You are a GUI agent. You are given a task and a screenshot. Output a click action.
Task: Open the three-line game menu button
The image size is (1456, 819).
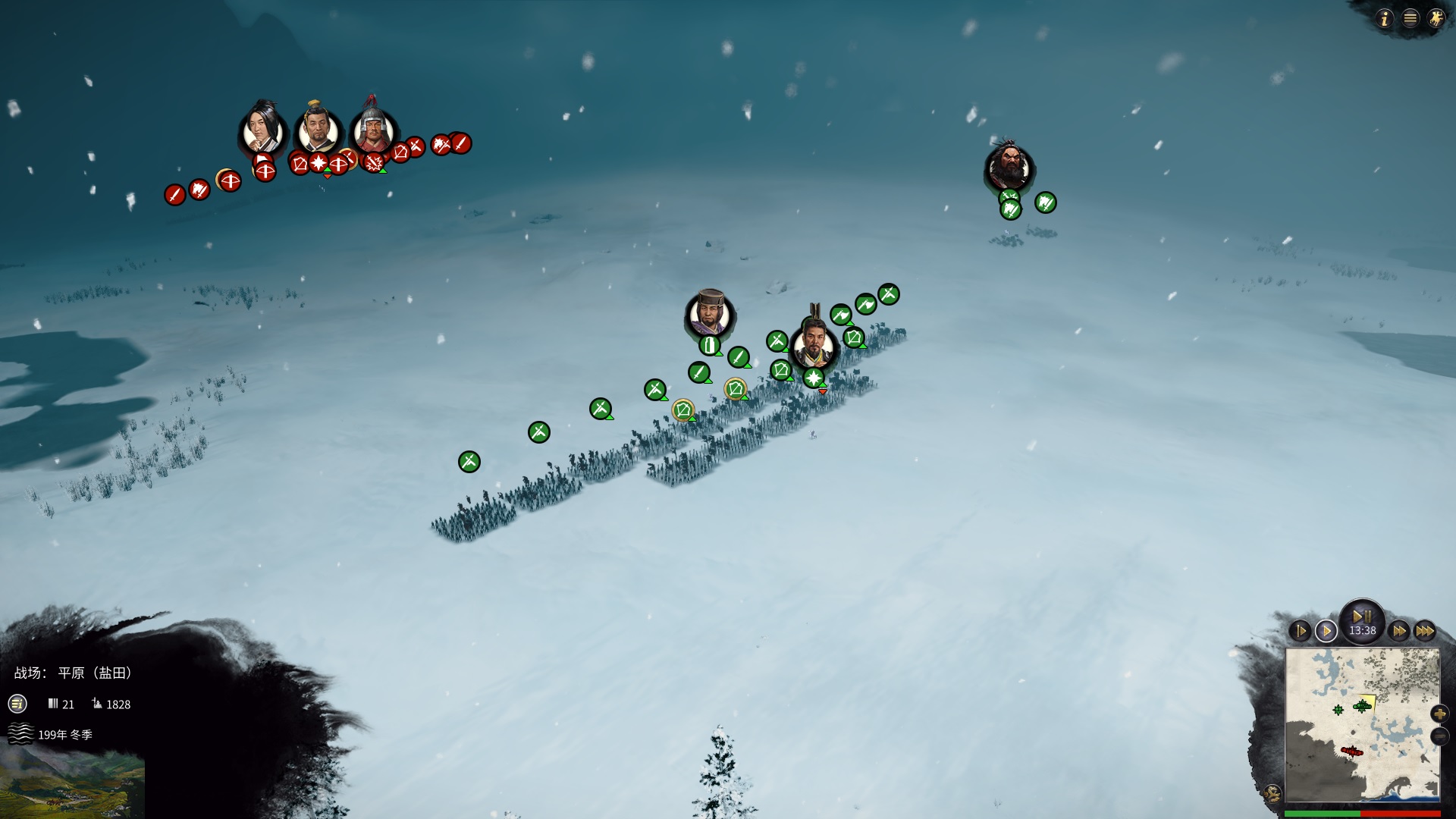(x=1410, y=19)
